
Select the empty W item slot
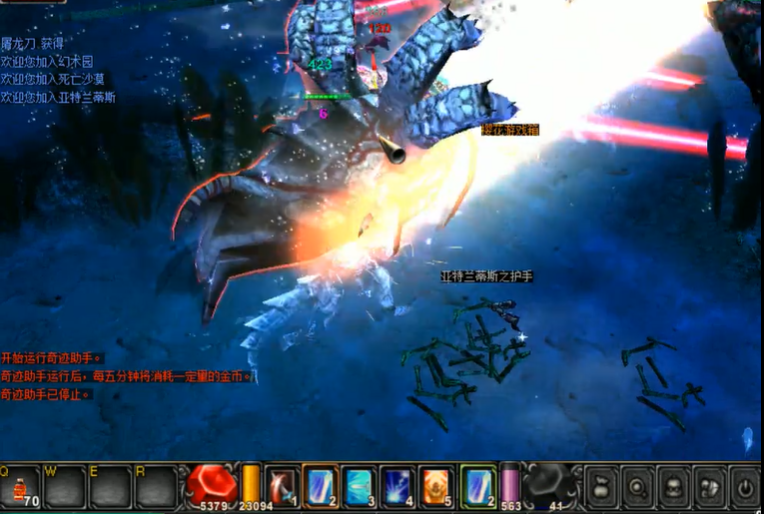click(x=65, y=487)
